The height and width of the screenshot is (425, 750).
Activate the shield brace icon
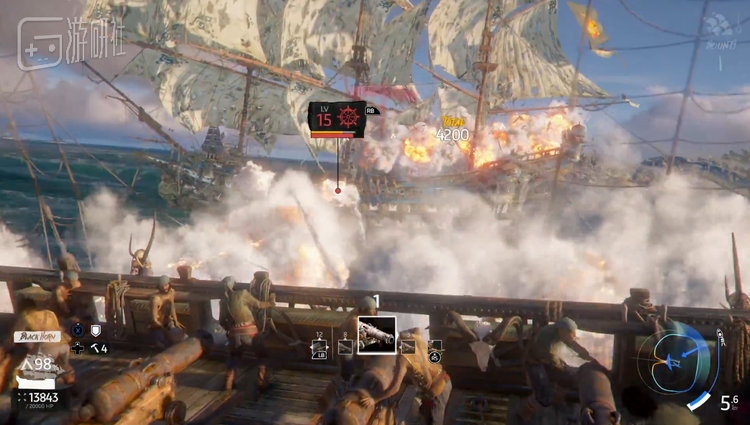click(x=97, y=330)
